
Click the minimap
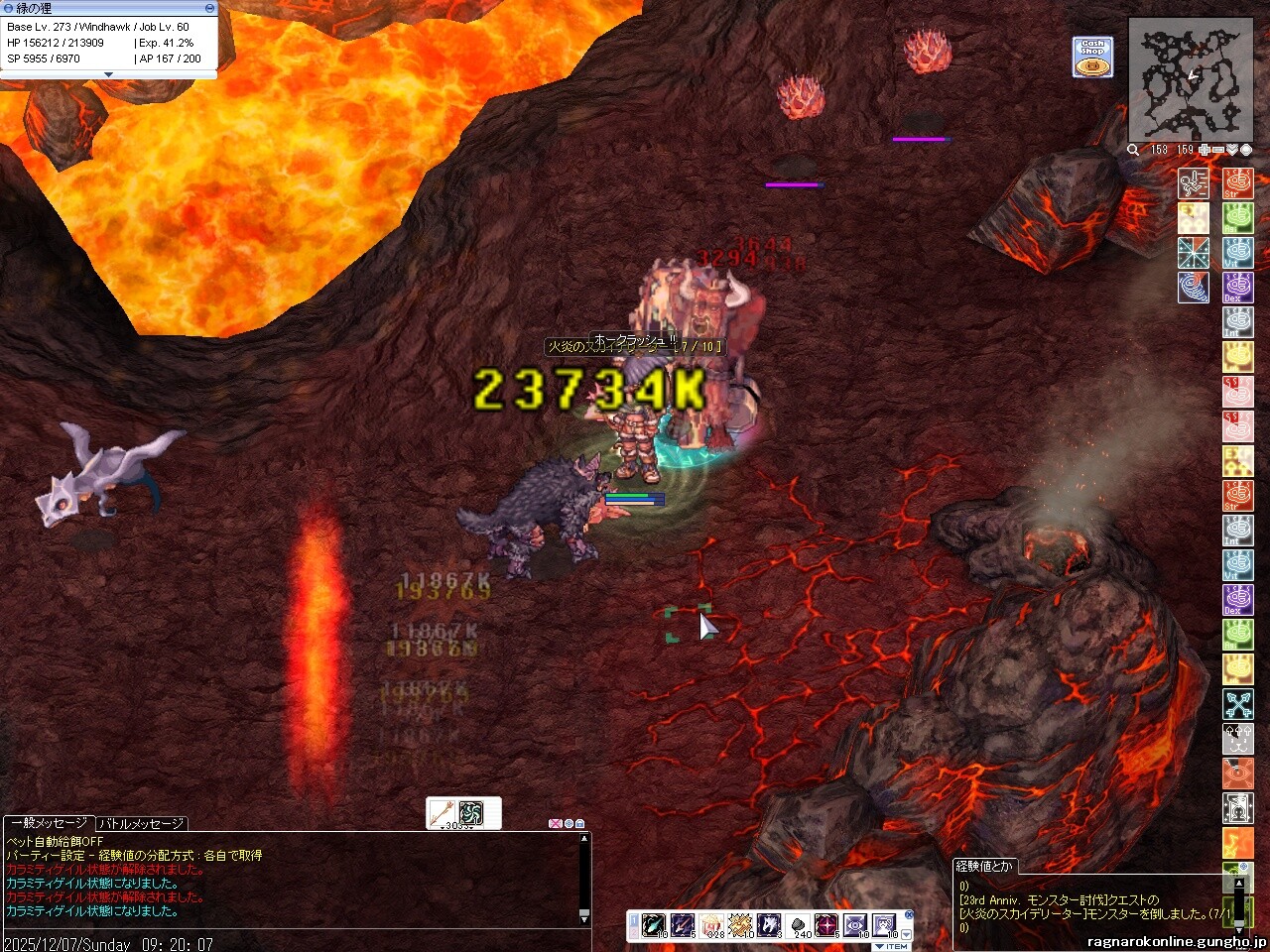click(x=1192, y=81)
